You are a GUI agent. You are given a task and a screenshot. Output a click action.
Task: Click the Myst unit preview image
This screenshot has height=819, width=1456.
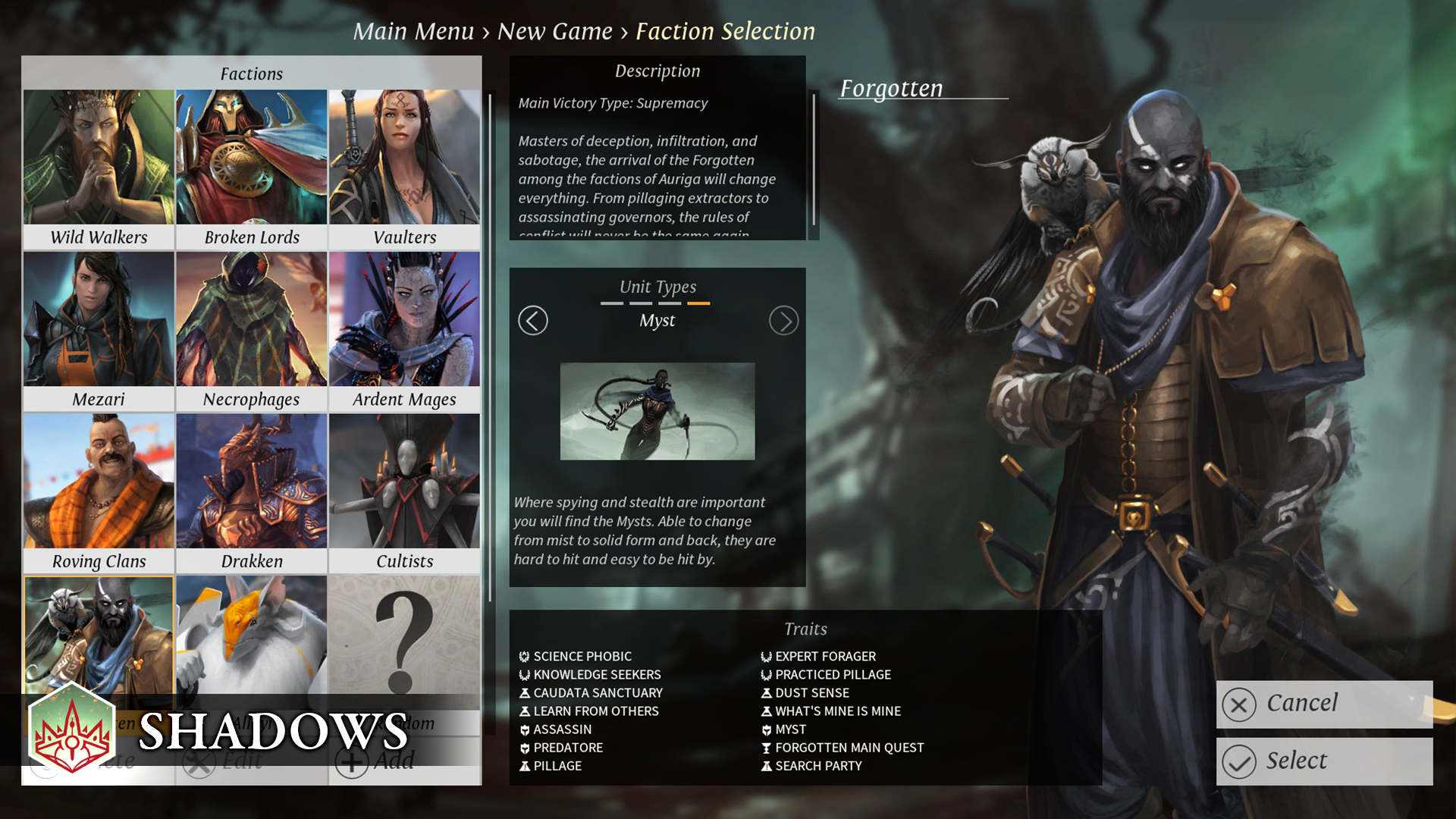point(657,411)
